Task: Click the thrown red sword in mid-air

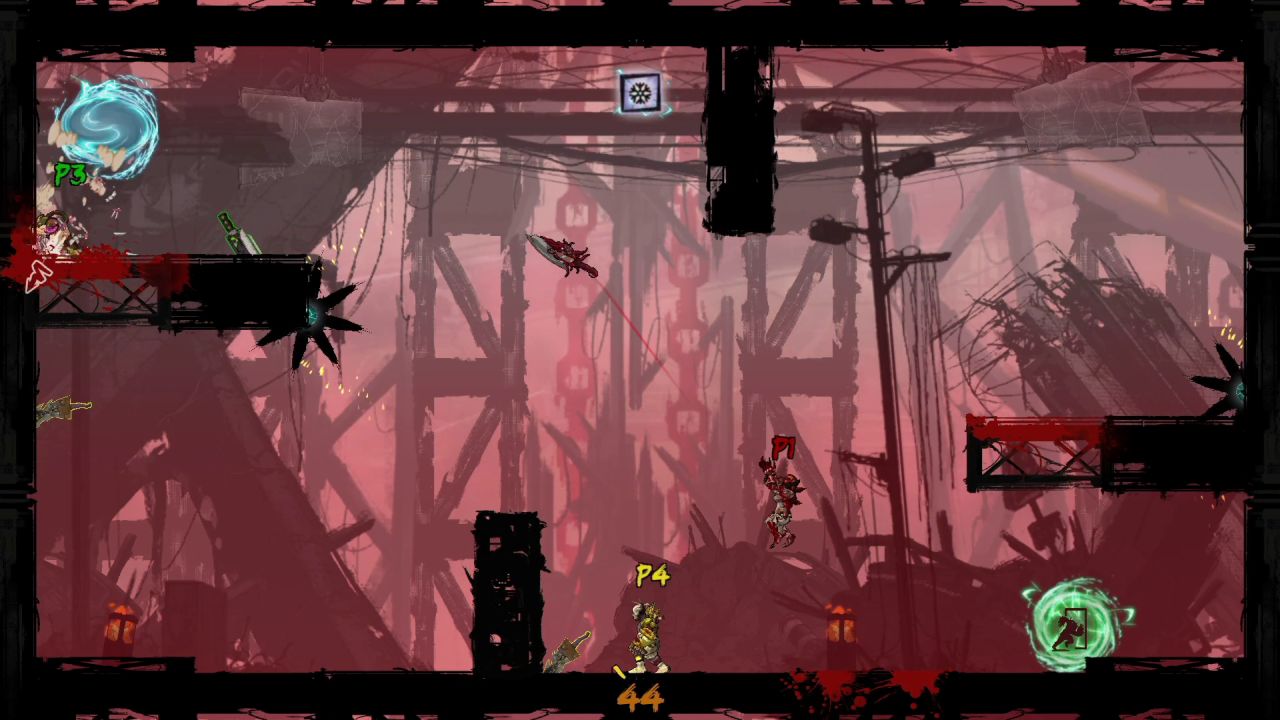Action: [x=565, y=252]
